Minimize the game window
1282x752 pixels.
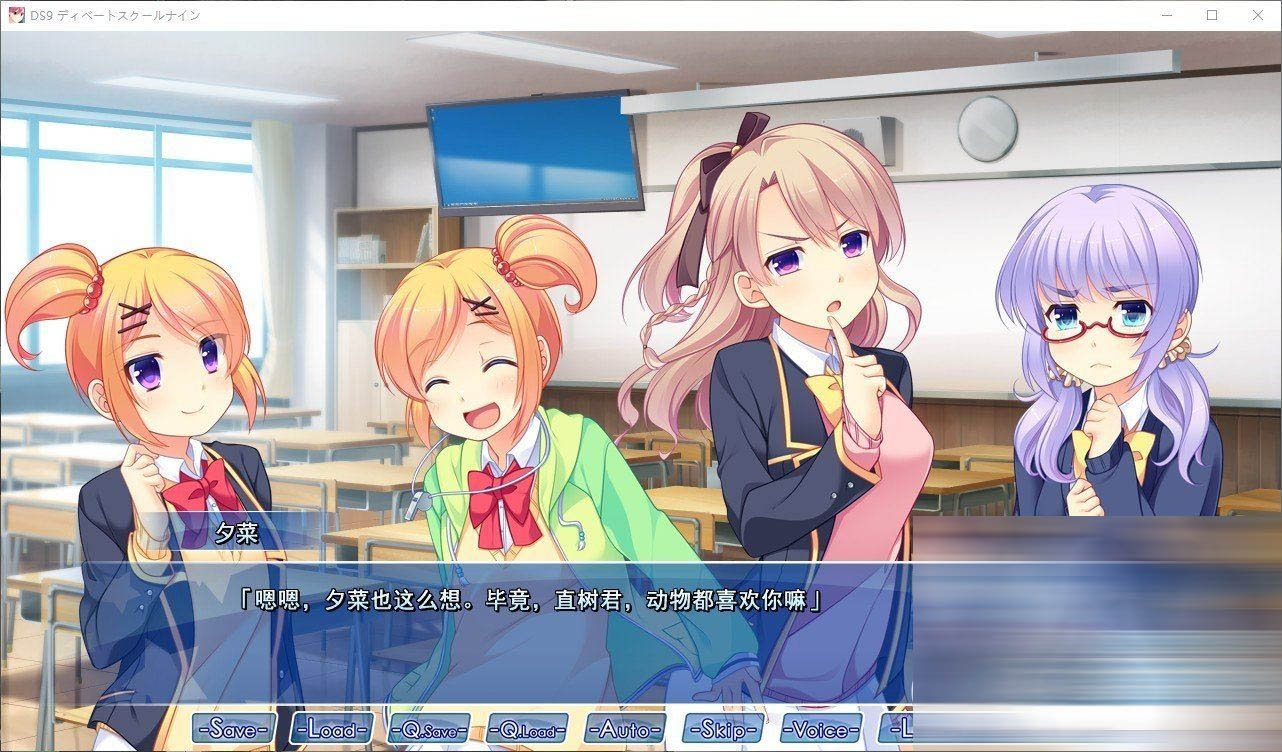(1166, 15)
